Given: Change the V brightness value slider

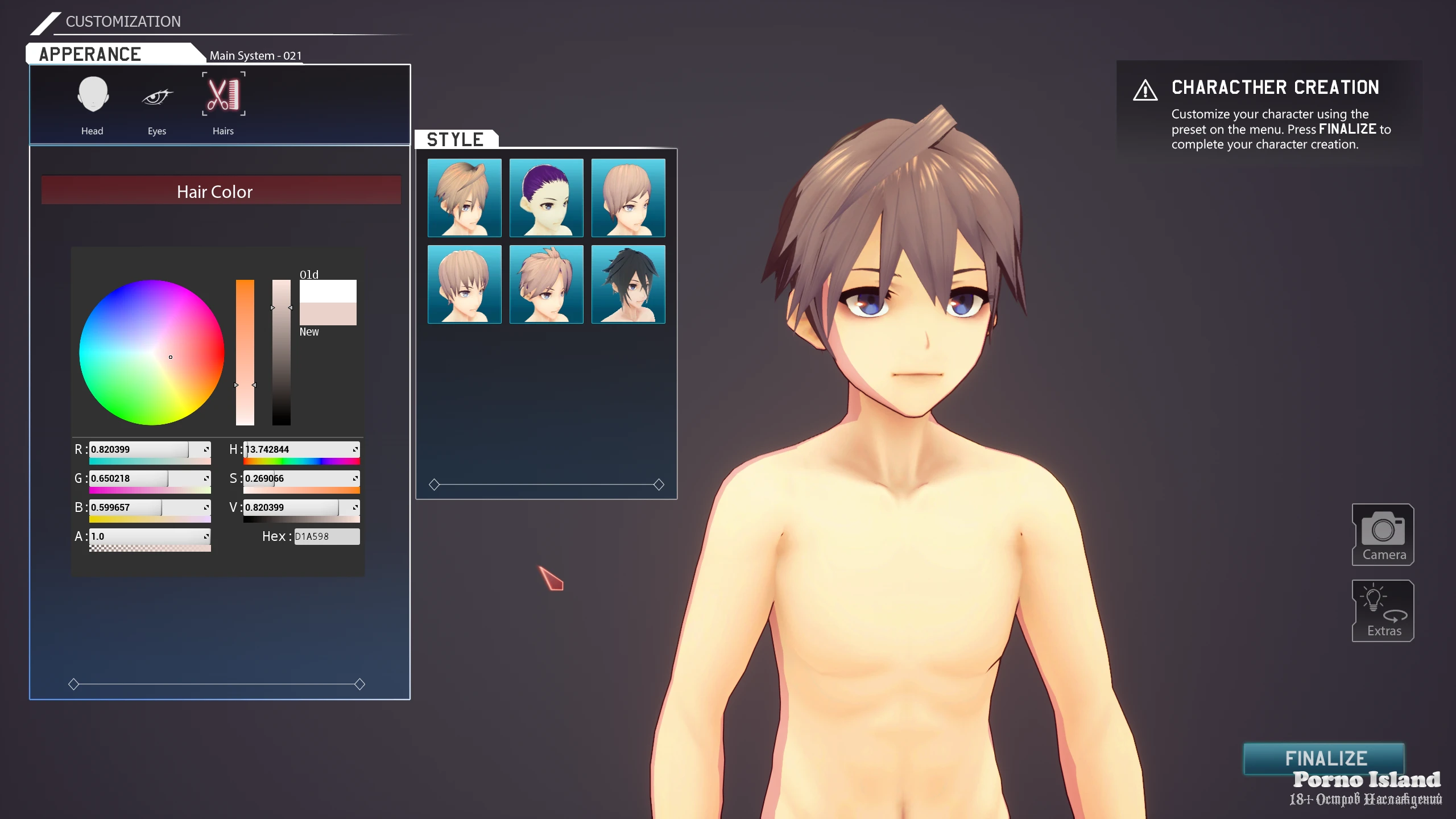Looking at the screenshot, I should point(300,507).
